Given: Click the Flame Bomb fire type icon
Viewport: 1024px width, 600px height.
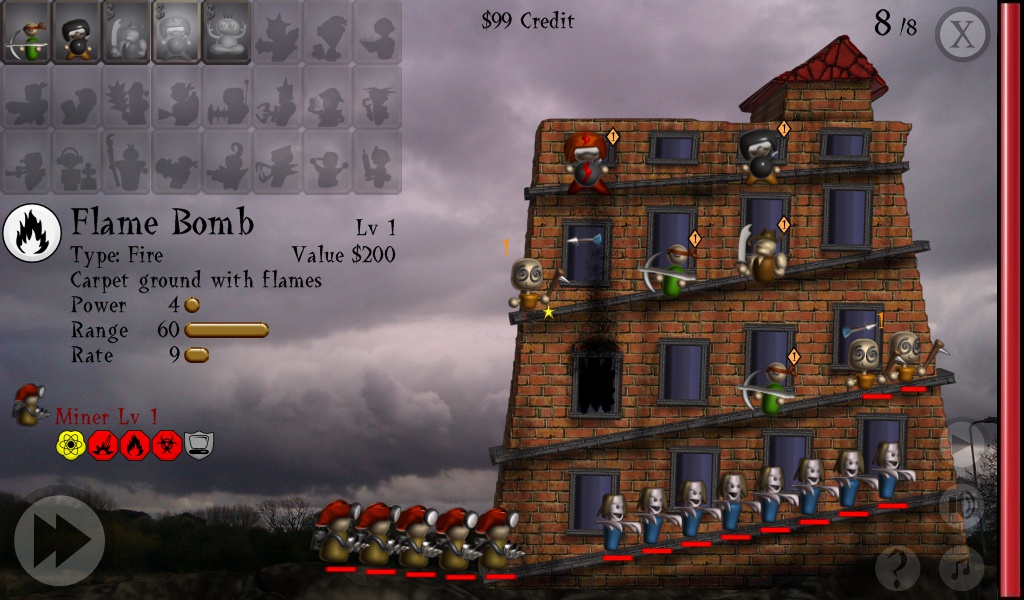Looking at the screenshot, I should [x=32, y=231].
